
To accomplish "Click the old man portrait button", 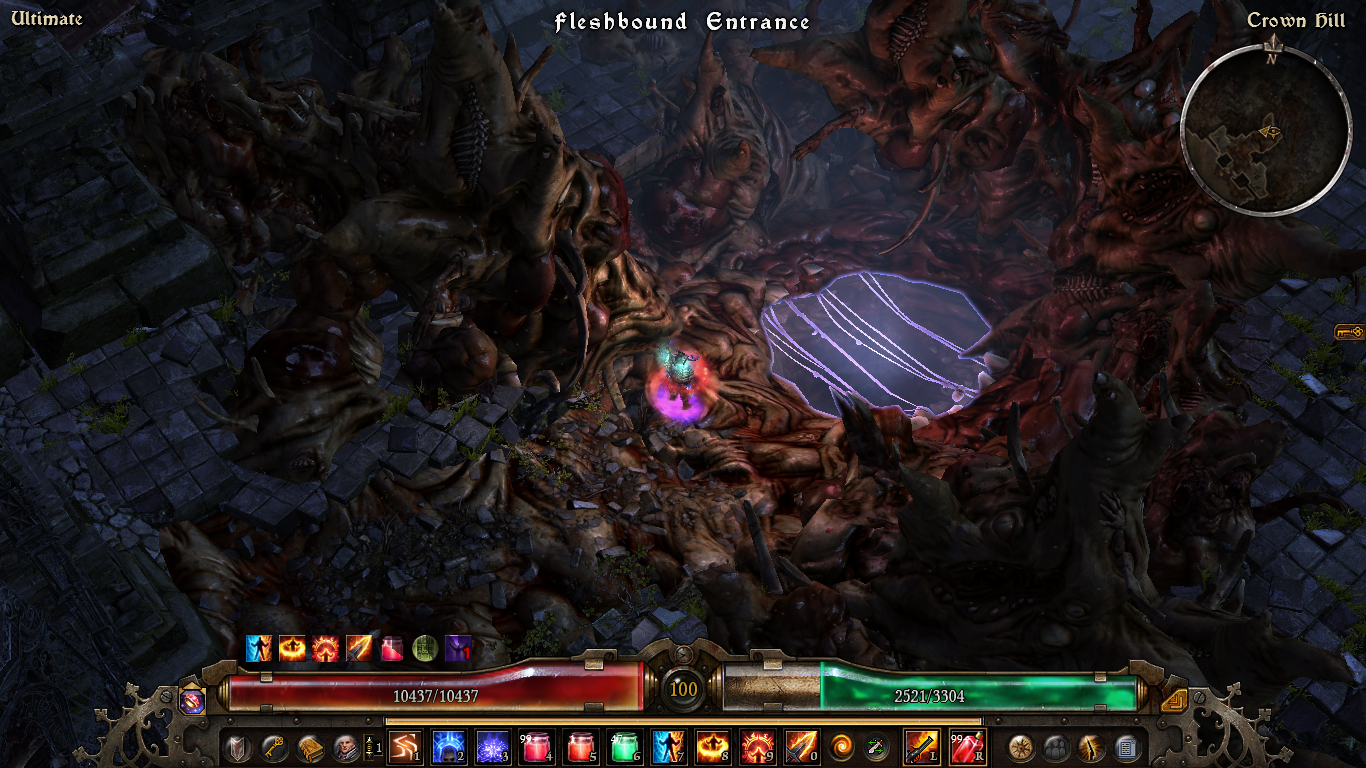I will click(346, 747).
